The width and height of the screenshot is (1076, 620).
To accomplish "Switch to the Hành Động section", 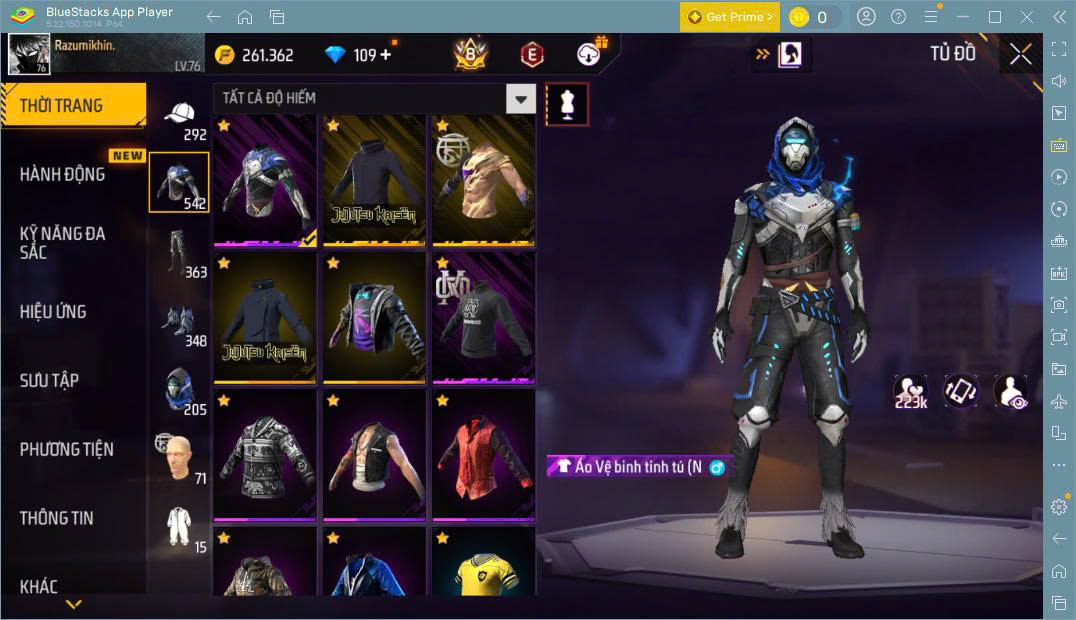I will coord(62,174).
